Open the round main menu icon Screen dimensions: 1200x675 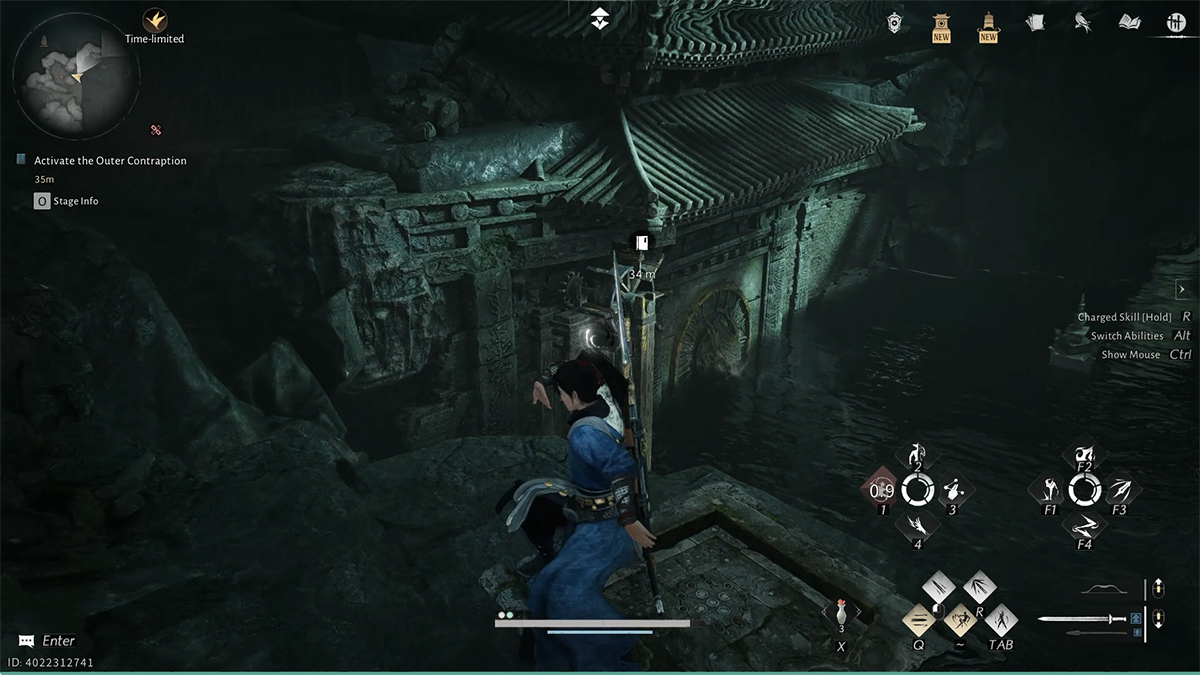coord(1176,22)
